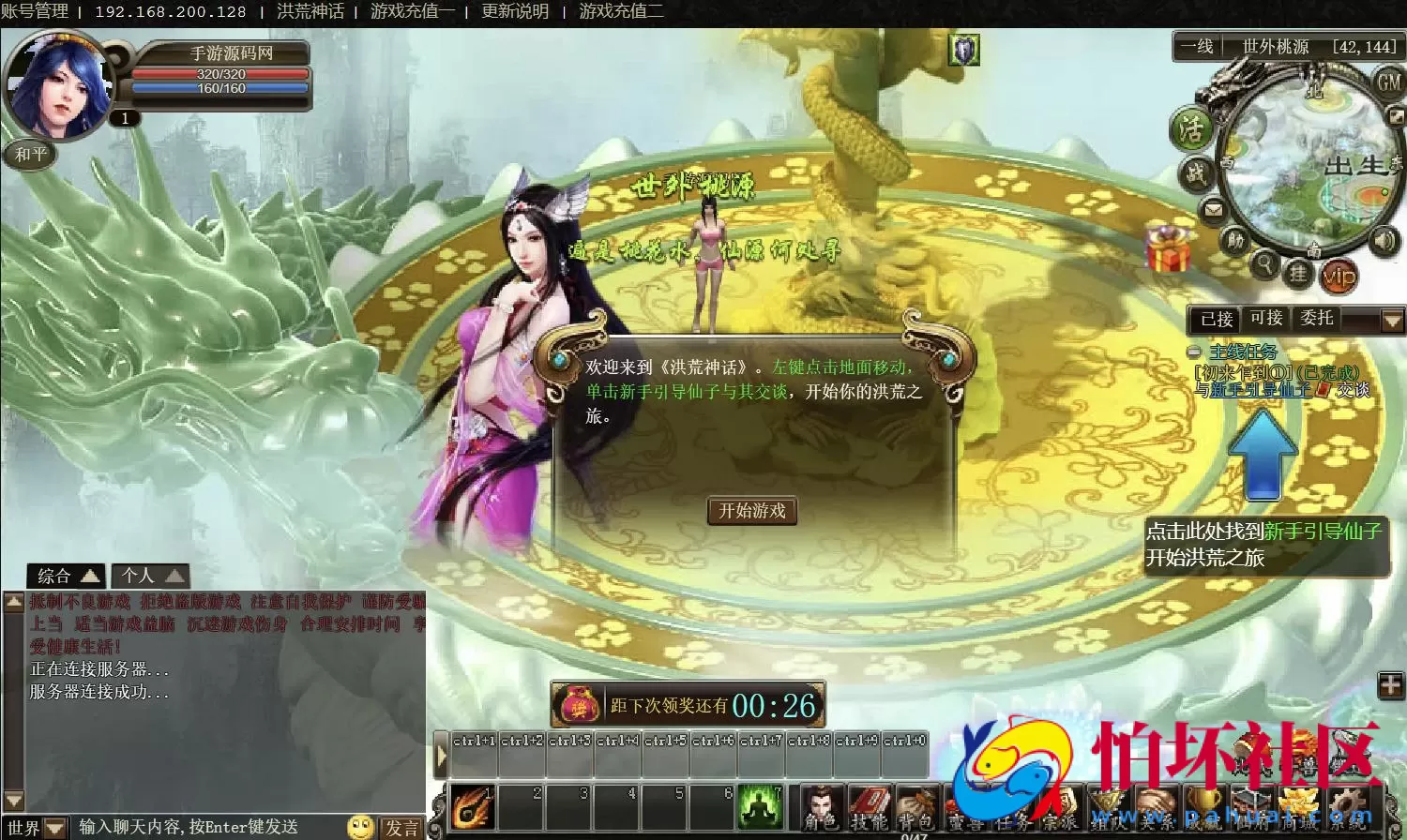Toggle the speaker sound icon by the minimap
The width and height of the screenshot is (1407, 840).
1384,238
